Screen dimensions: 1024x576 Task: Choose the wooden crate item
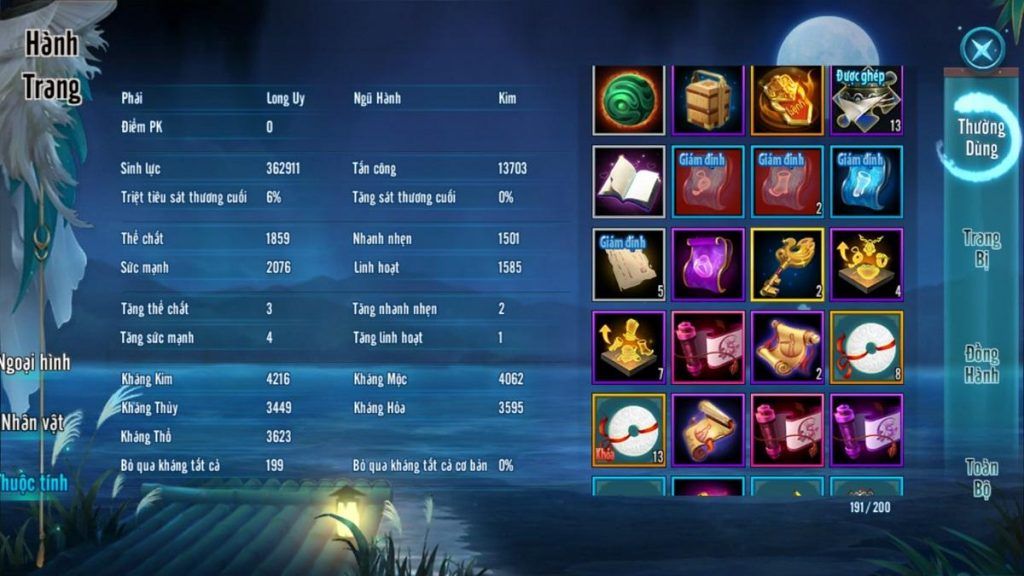(x=708, y=100)
